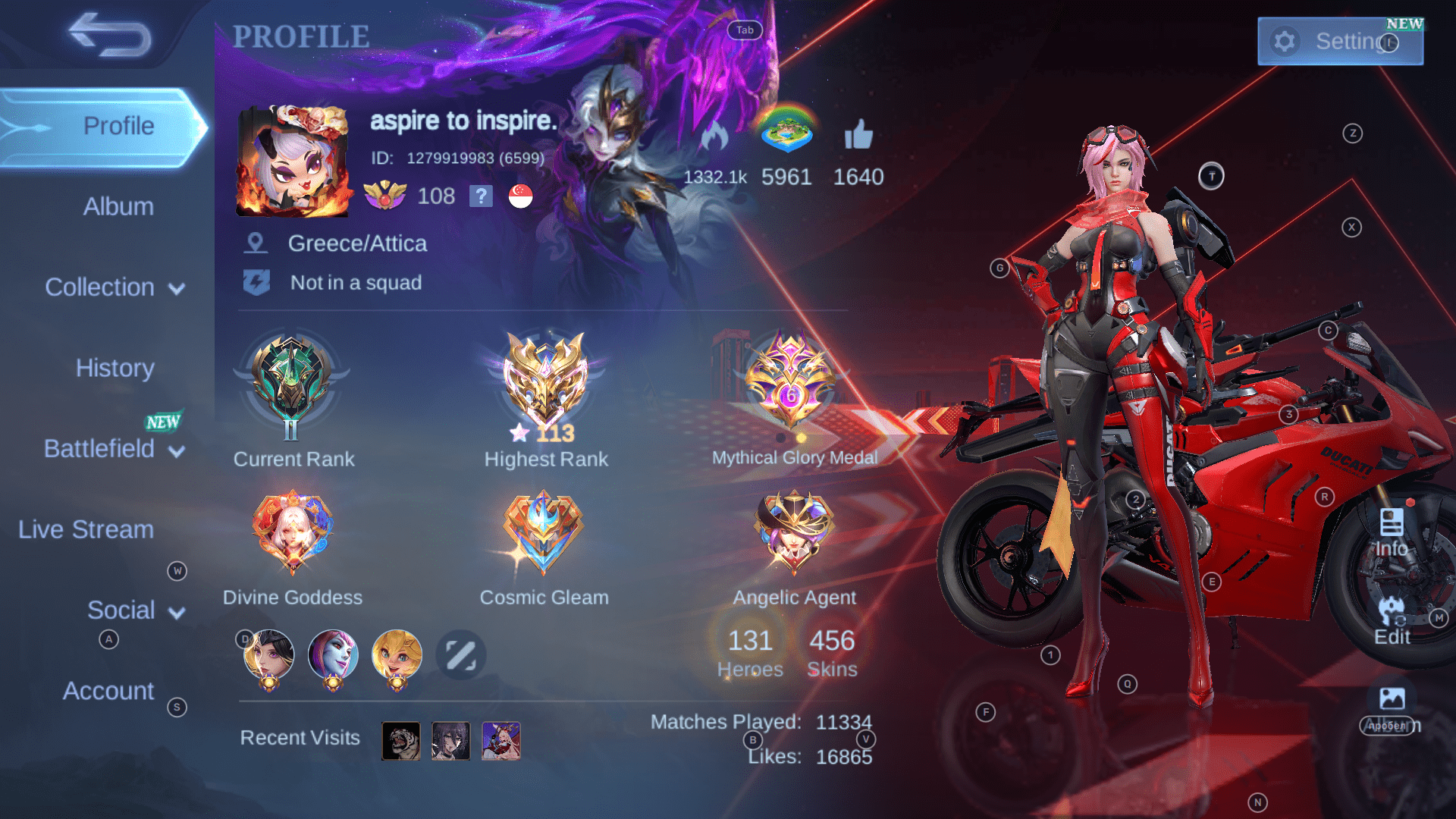Switch to the History tab
The image size is (1456, 819).
[x=115, y=368]
